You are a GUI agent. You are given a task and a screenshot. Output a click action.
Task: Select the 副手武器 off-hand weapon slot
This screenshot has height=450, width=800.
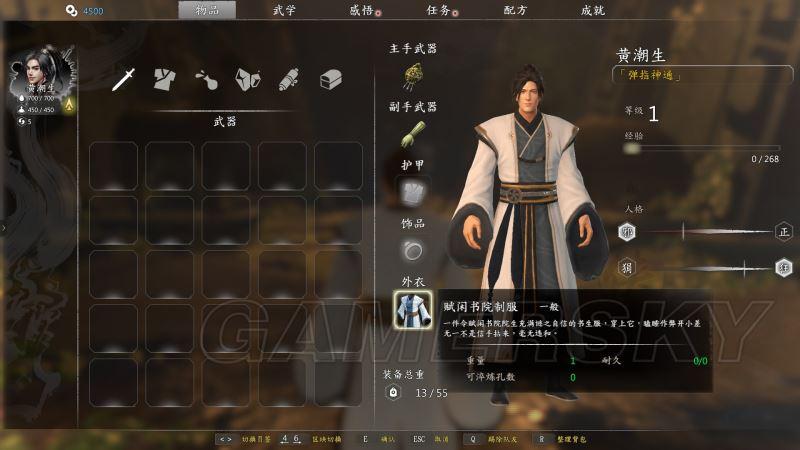(x=411, y=133)
